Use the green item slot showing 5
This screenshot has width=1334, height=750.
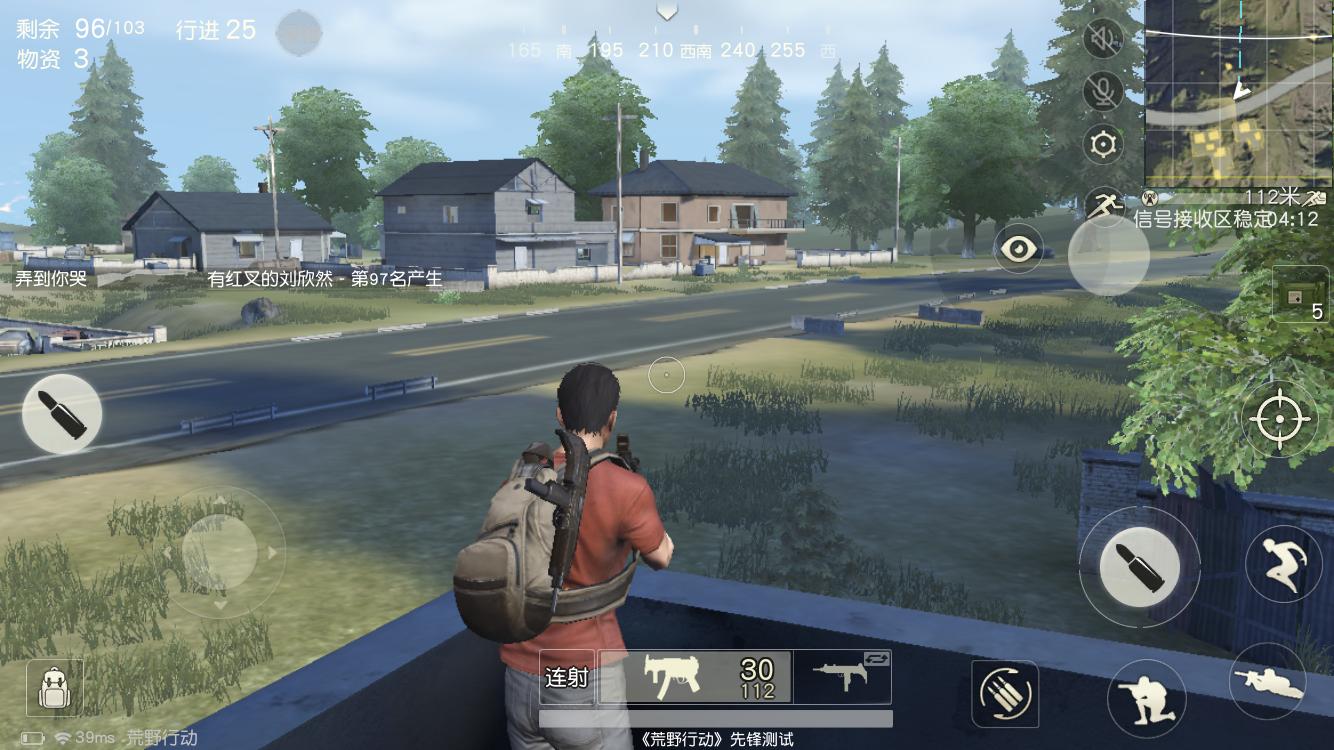tap(1301, 293)
